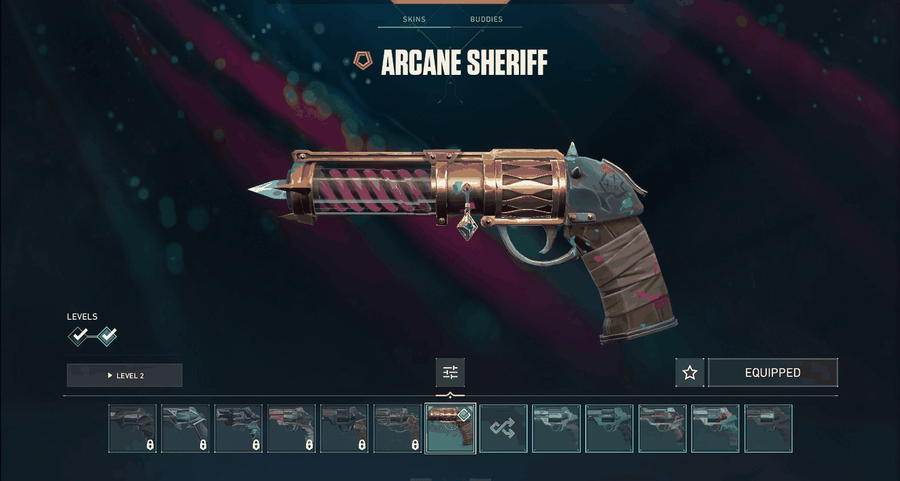Screen dimensions: 900x481
Task: Play the Level 2 preview
Action: tap(124, 375)
